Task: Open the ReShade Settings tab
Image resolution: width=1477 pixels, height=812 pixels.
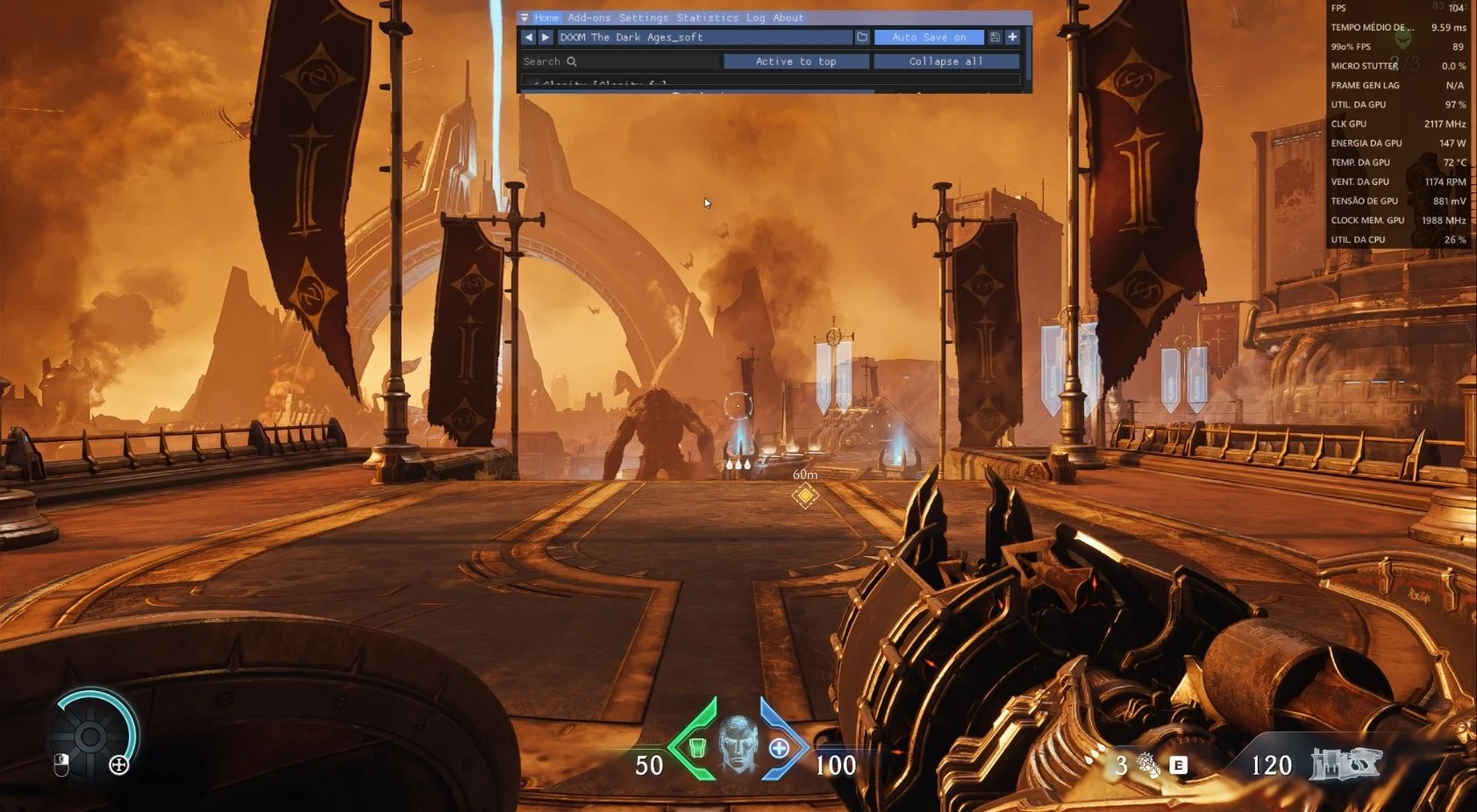Action: click(643, 18)
